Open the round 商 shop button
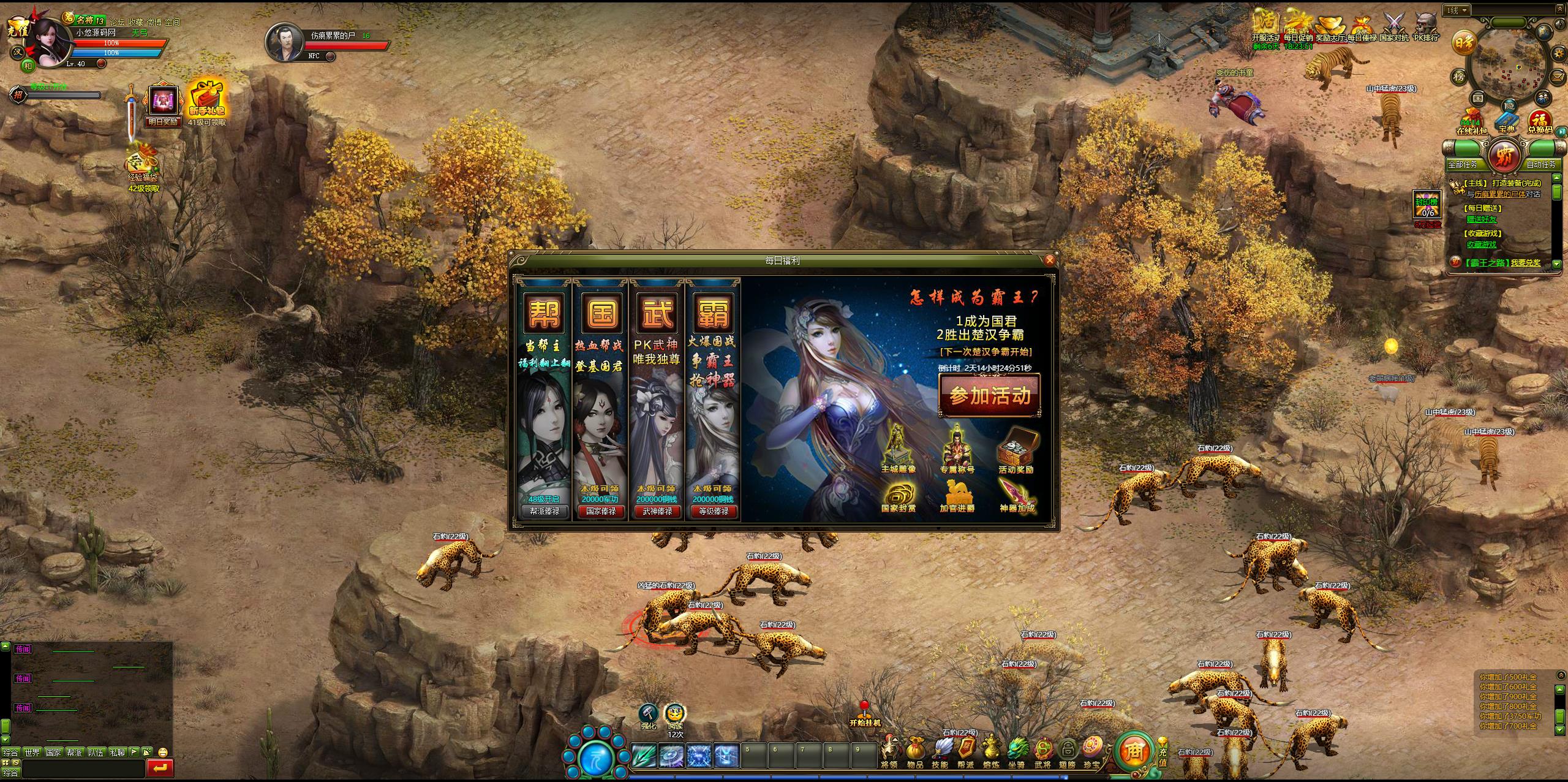Image resolution: width=1568 pixels, height=782 pixels. [1134, 750]
